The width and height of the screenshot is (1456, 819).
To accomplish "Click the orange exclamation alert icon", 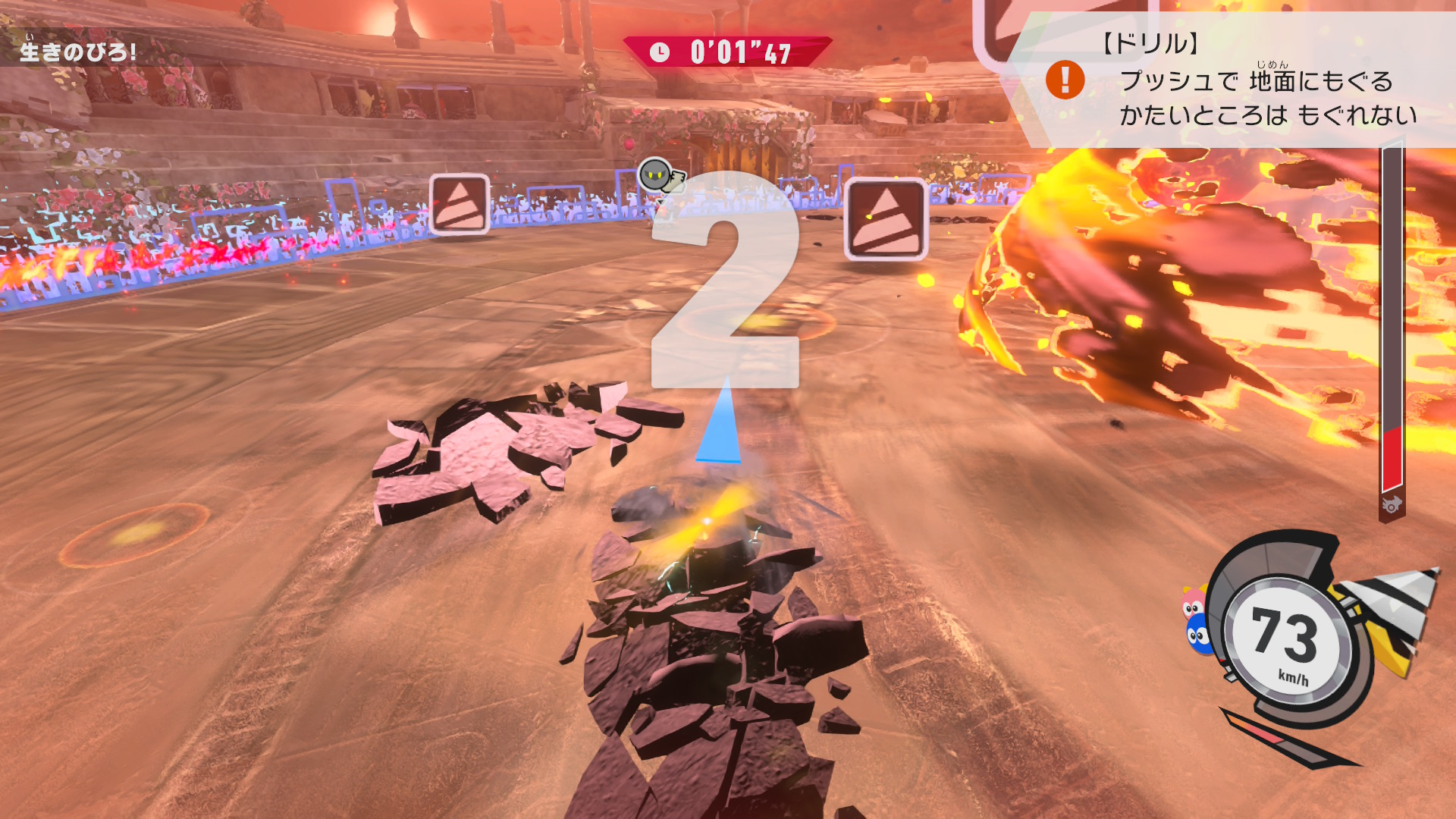I will pyautogui.click(x=1065, y=80).
